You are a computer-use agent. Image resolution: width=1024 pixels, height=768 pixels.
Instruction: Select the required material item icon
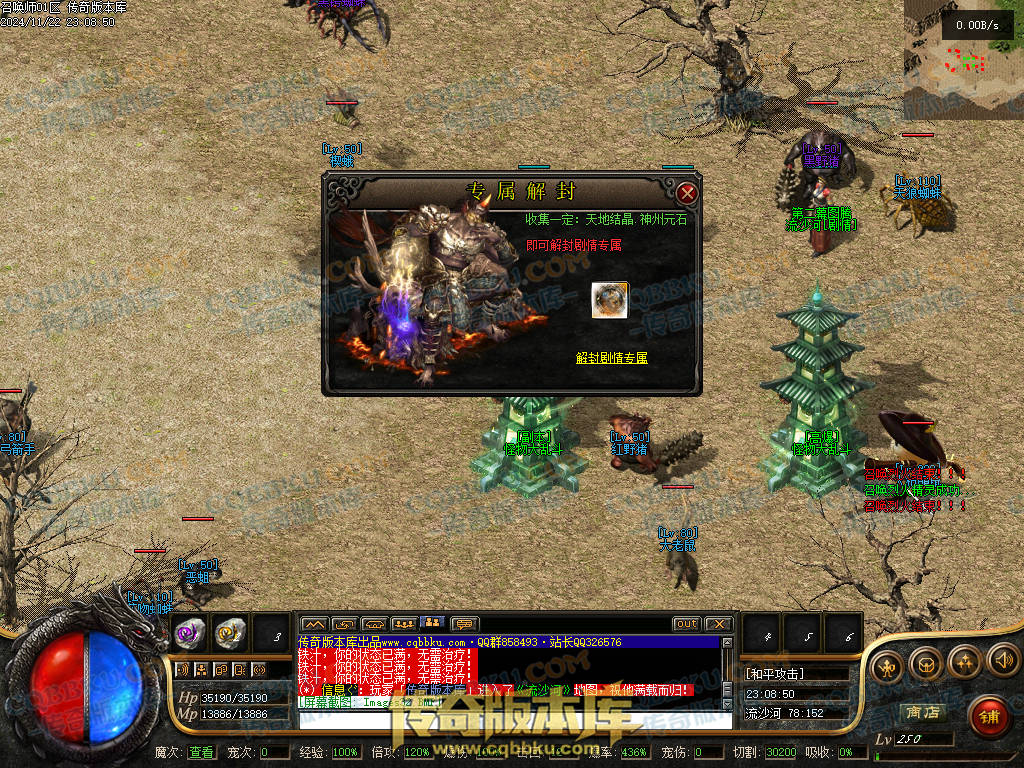pyautogui.click(x=609, y=300)
